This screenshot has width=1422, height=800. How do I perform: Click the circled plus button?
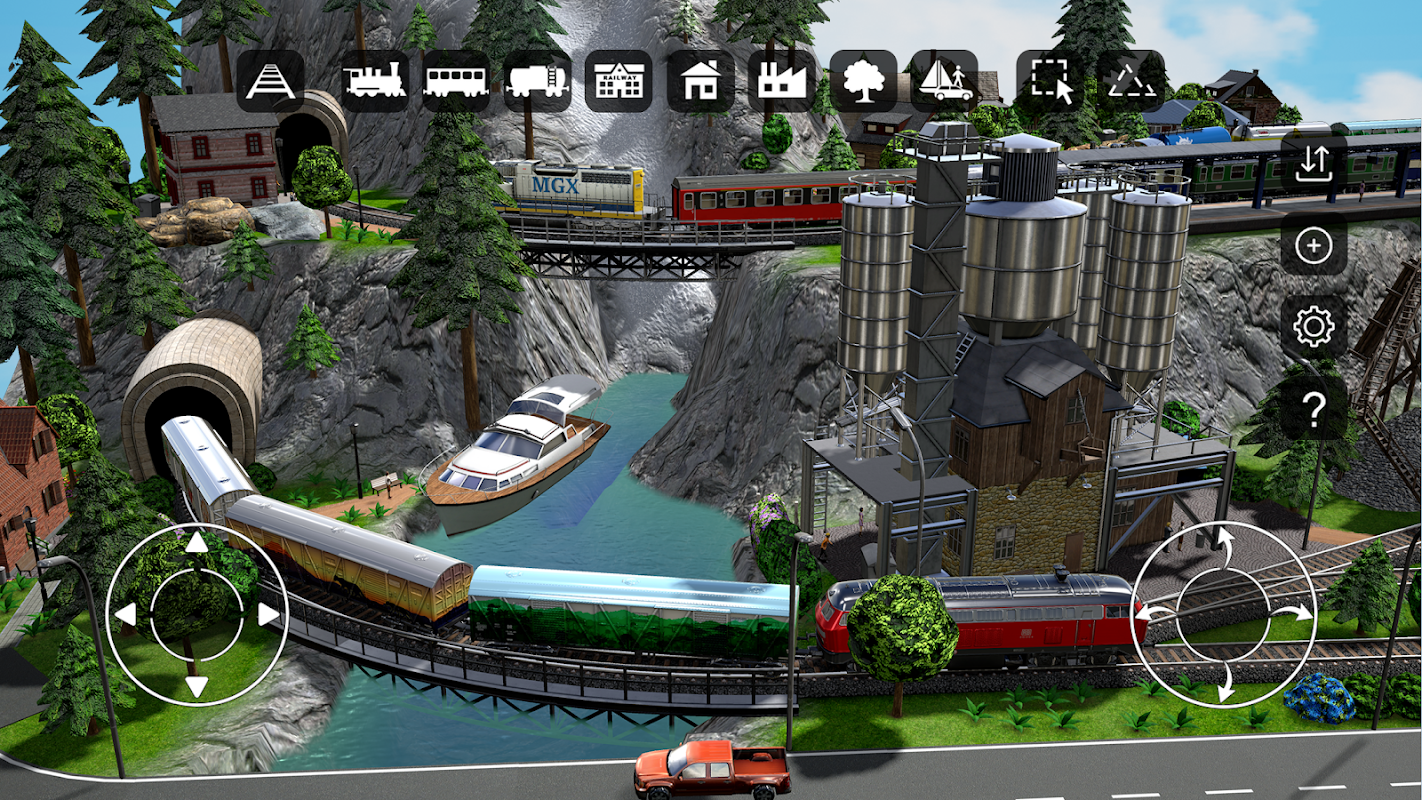[1314, 244]
